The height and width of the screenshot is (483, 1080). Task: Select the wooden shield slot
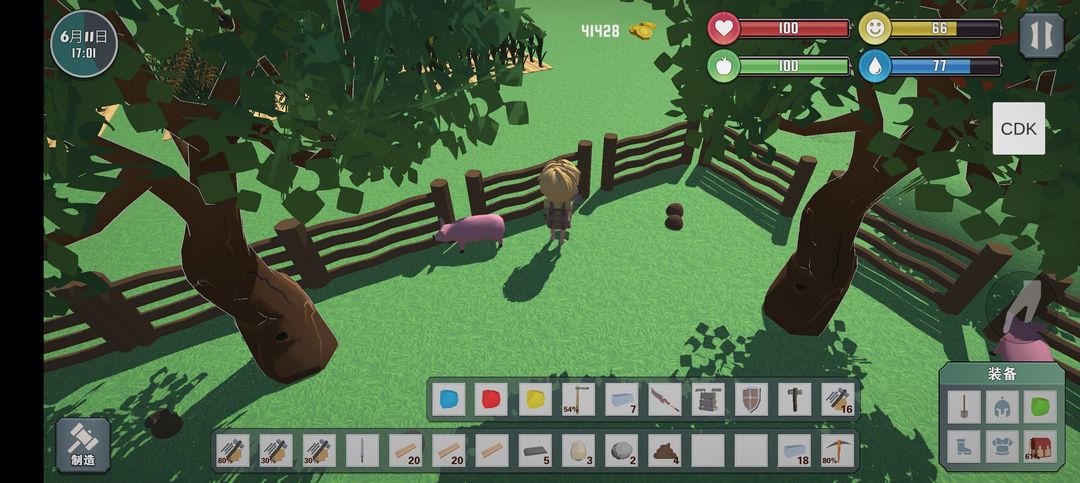point(751,400)
